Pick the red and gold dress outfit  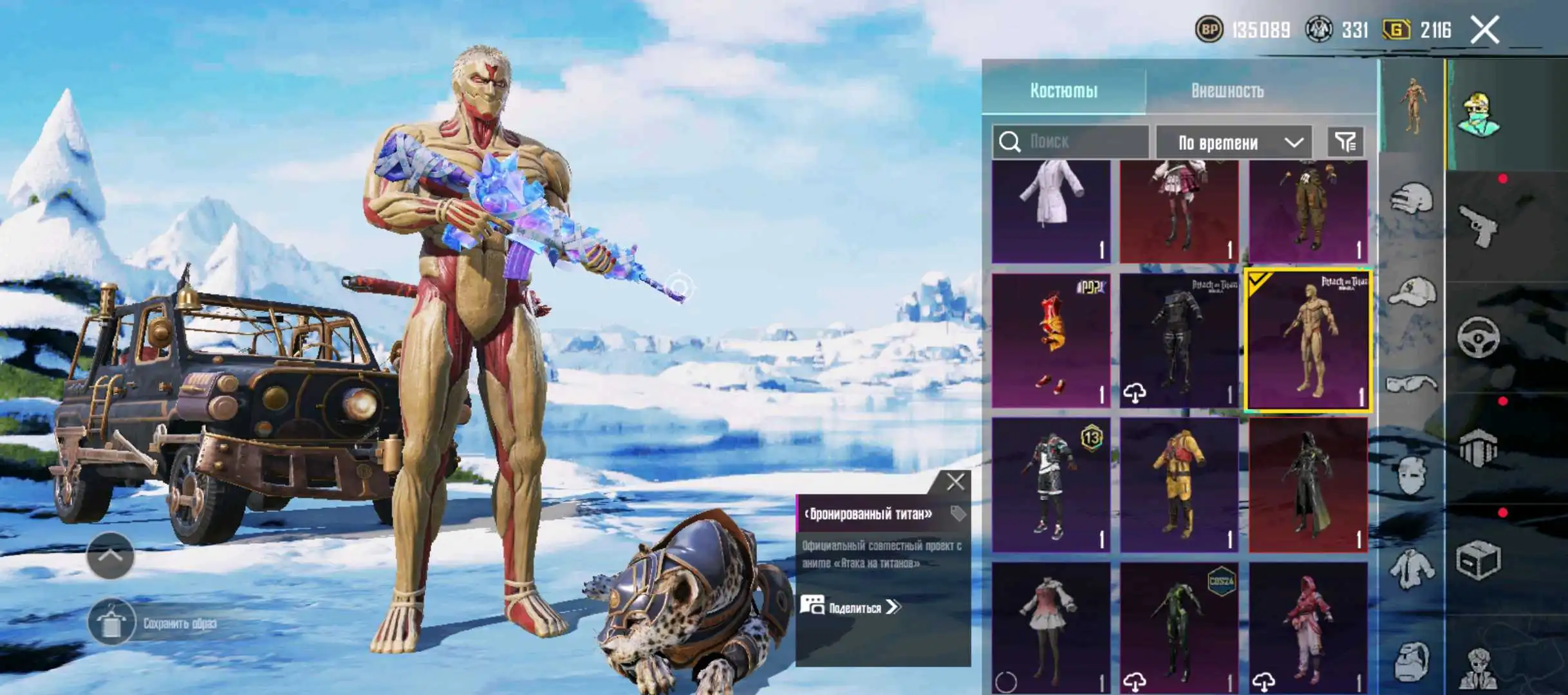point(1050,341)
